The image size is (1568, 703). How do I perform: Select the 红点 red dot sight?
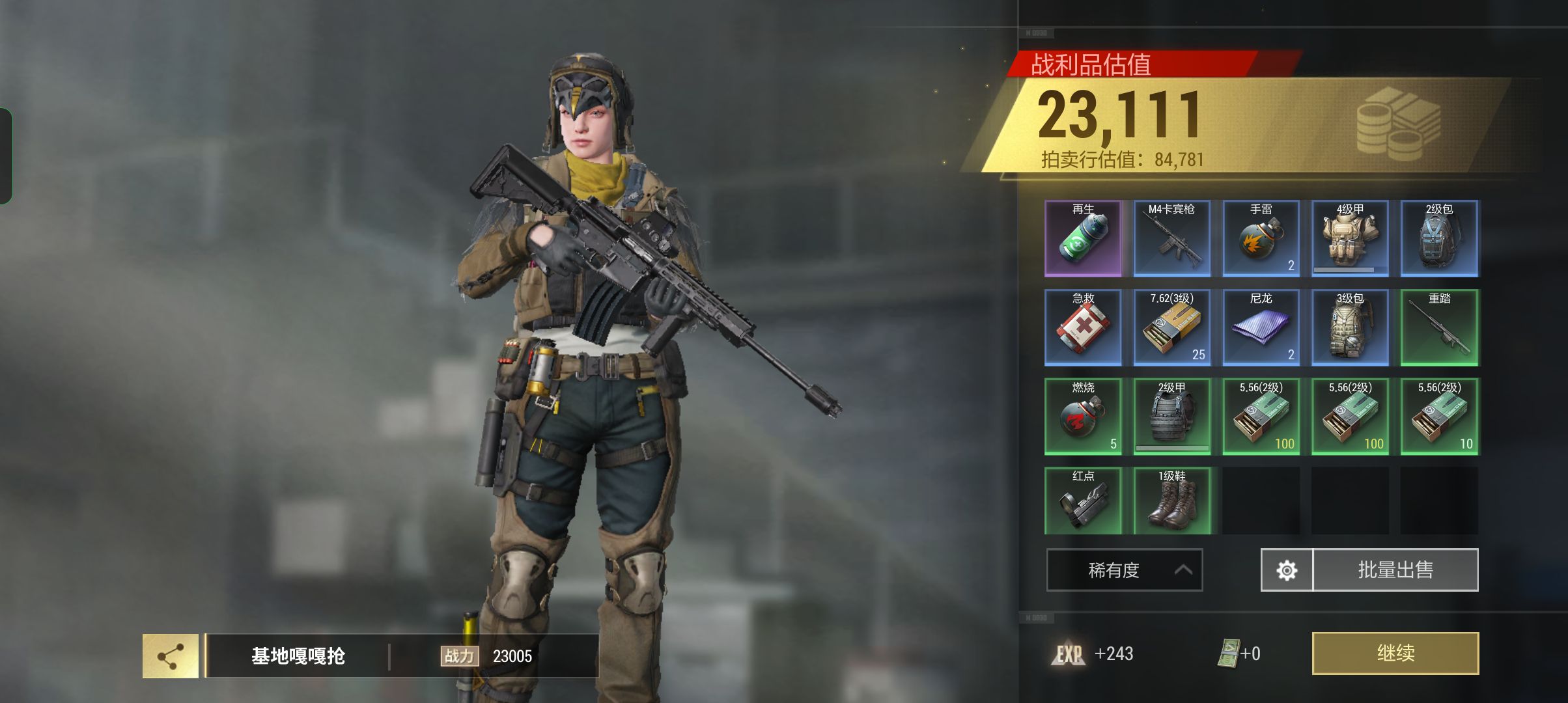(1083, 501)
